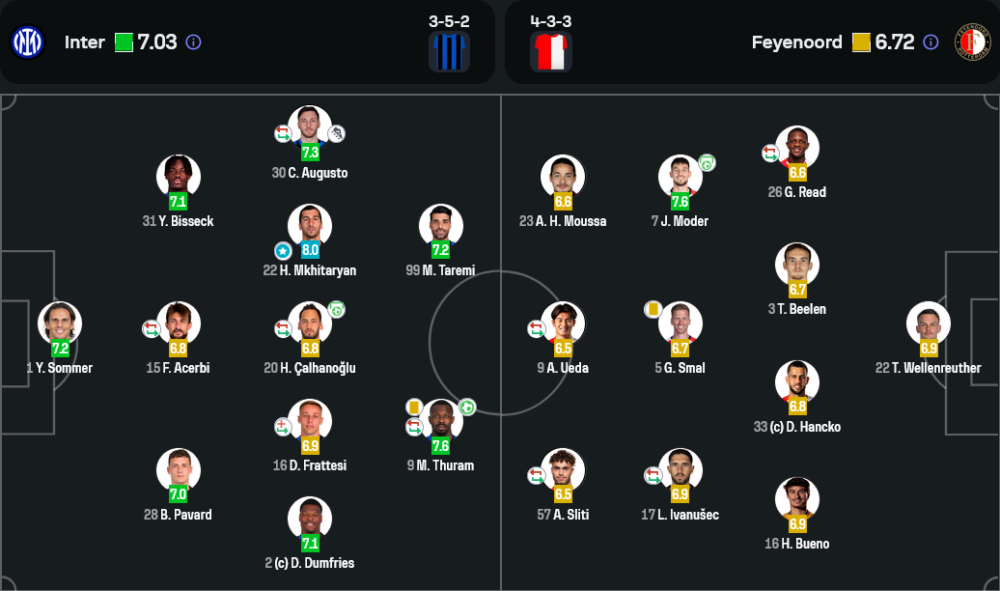
Task: View J. Moder's player details
Action: [x=680, y=177]
